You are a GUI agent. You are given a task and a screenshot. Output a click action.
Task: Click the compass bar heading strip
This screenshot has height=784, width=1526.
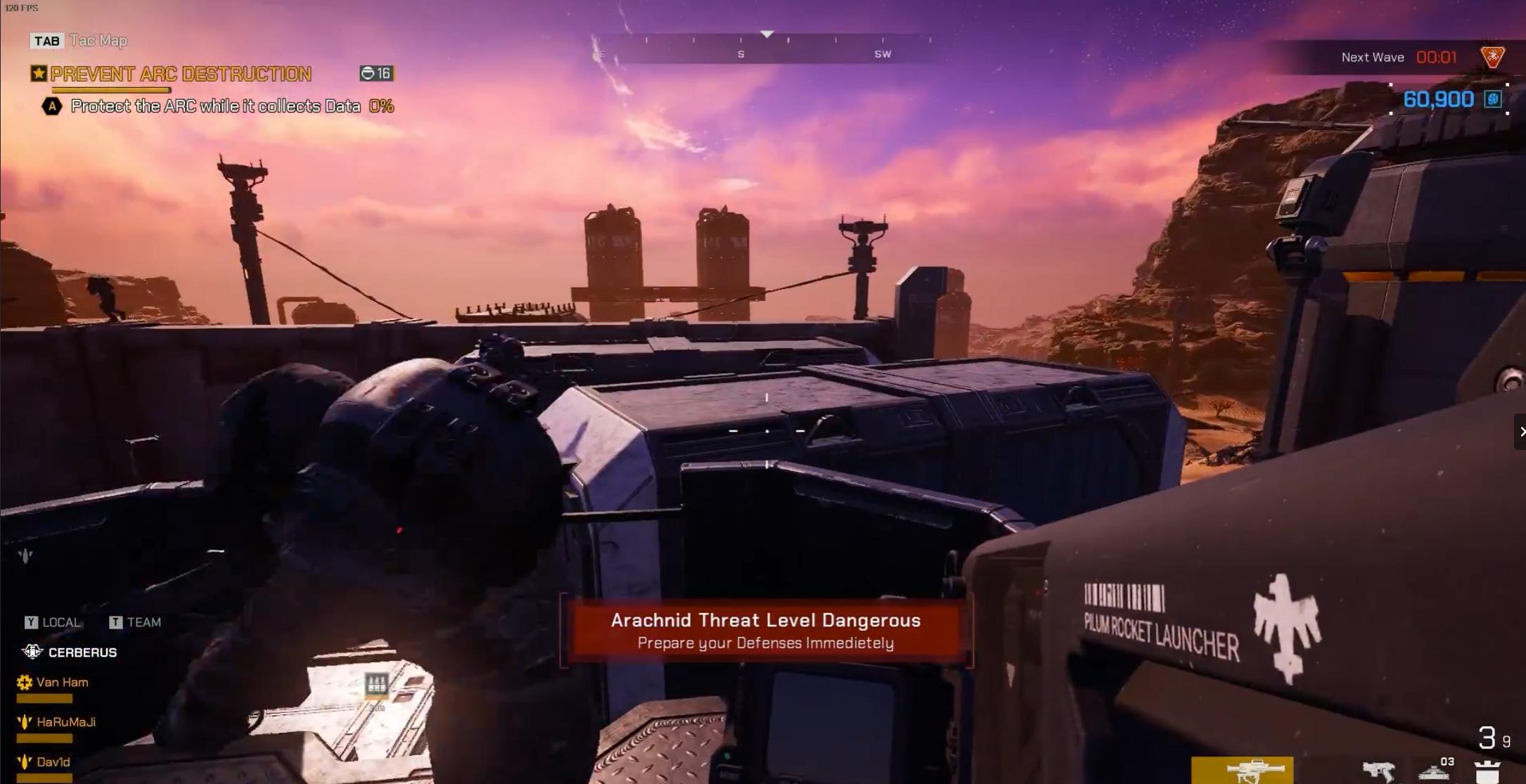point(767,49)
